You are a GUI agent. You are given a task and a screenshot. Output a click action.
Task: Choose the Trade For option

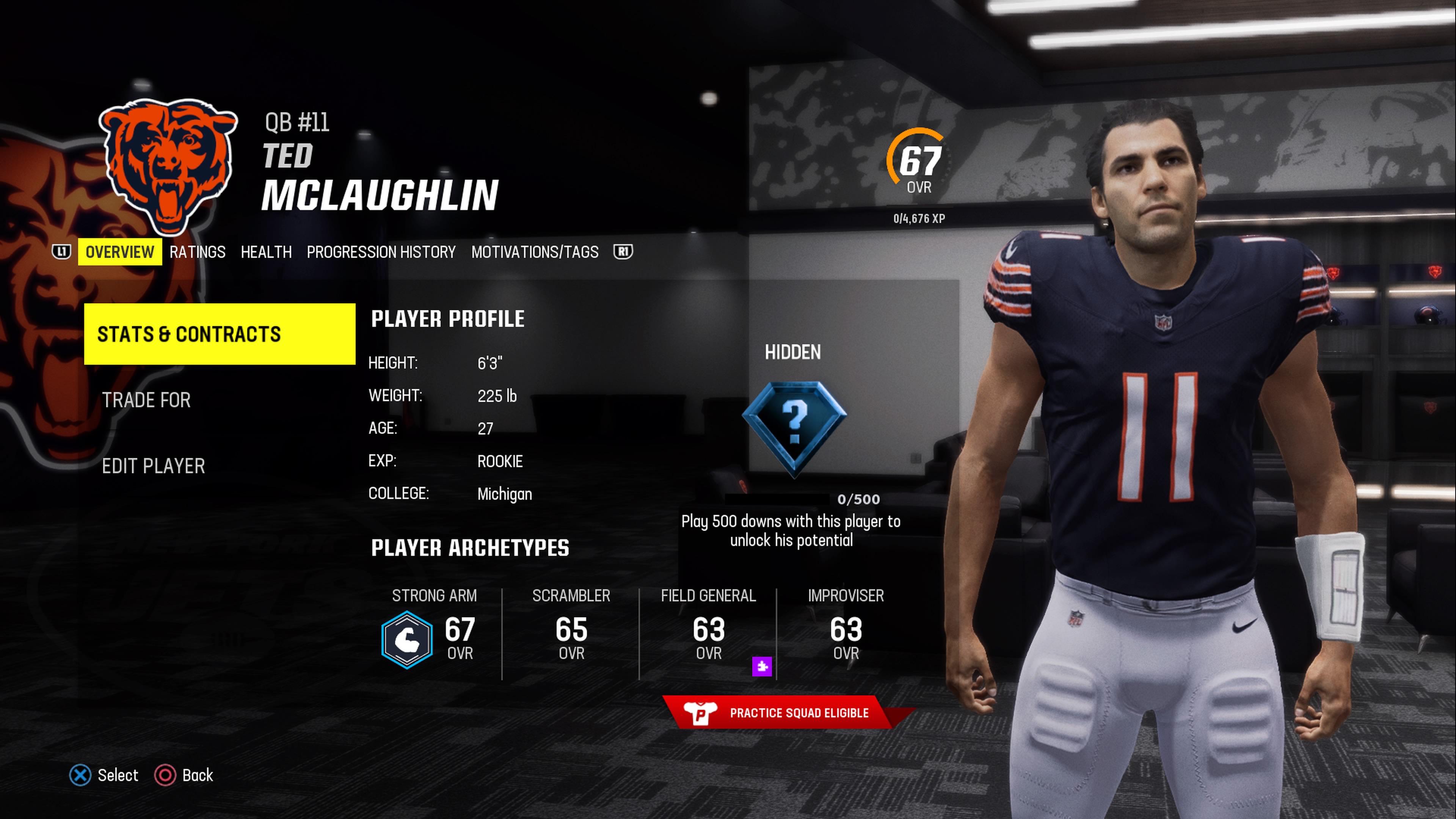146,400
